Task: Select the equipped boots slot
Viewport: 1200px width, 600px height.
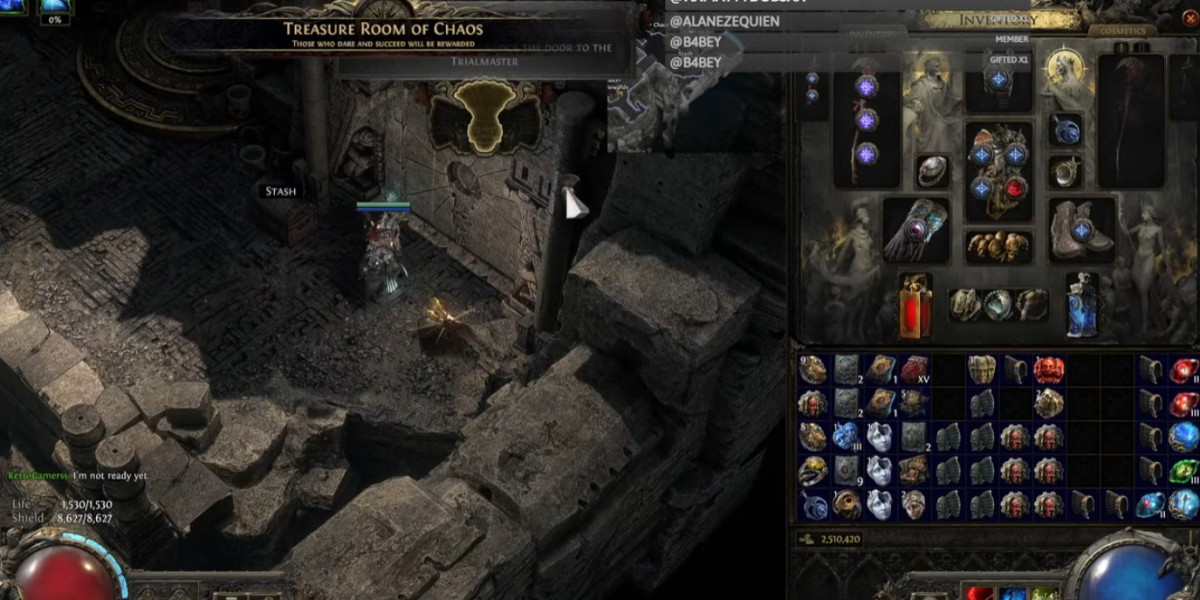Action: tap(1081, 229)
